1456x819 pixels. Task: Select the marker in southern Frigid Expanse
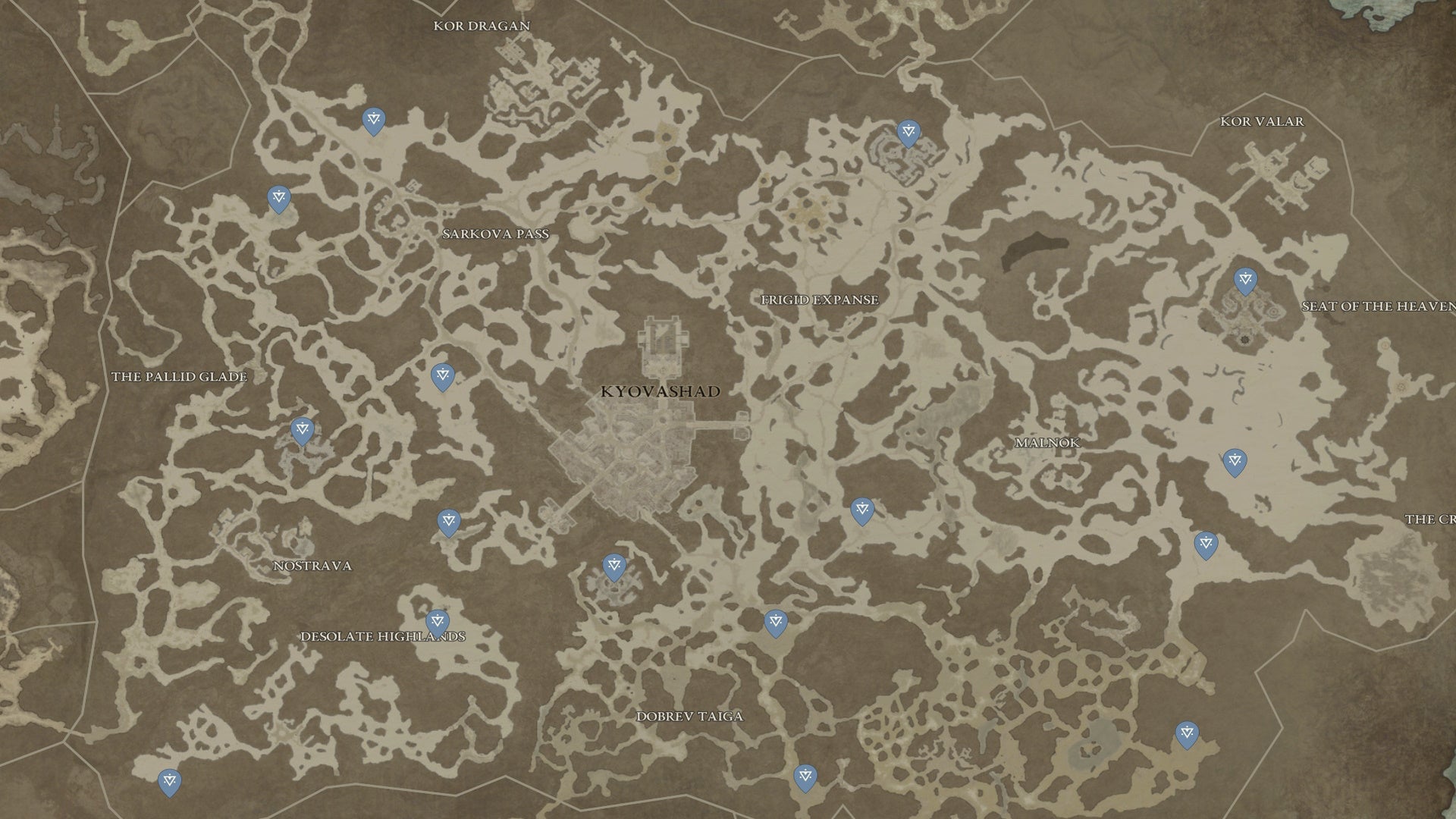click(862, 510)
